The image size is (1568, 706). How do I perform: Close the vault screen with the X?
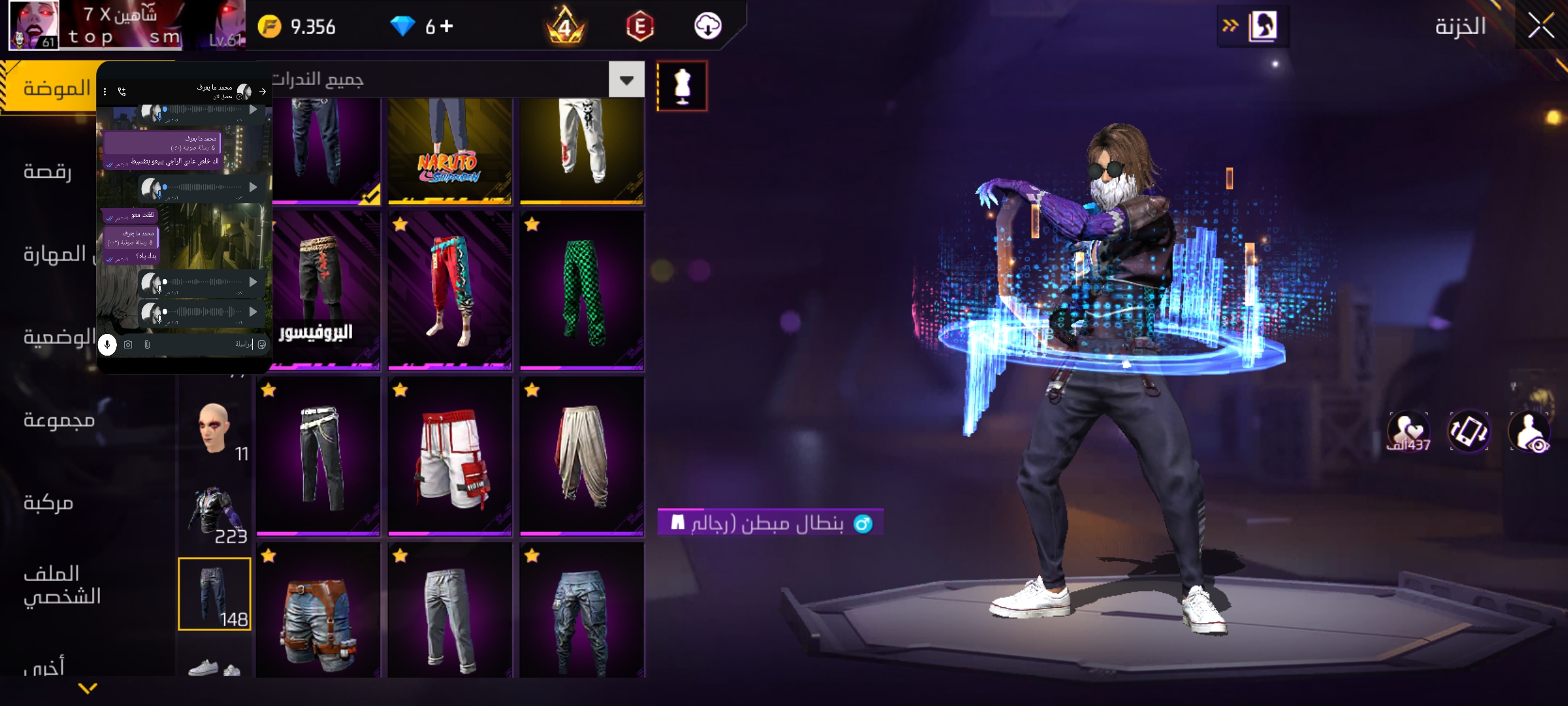click(1541, 27)
